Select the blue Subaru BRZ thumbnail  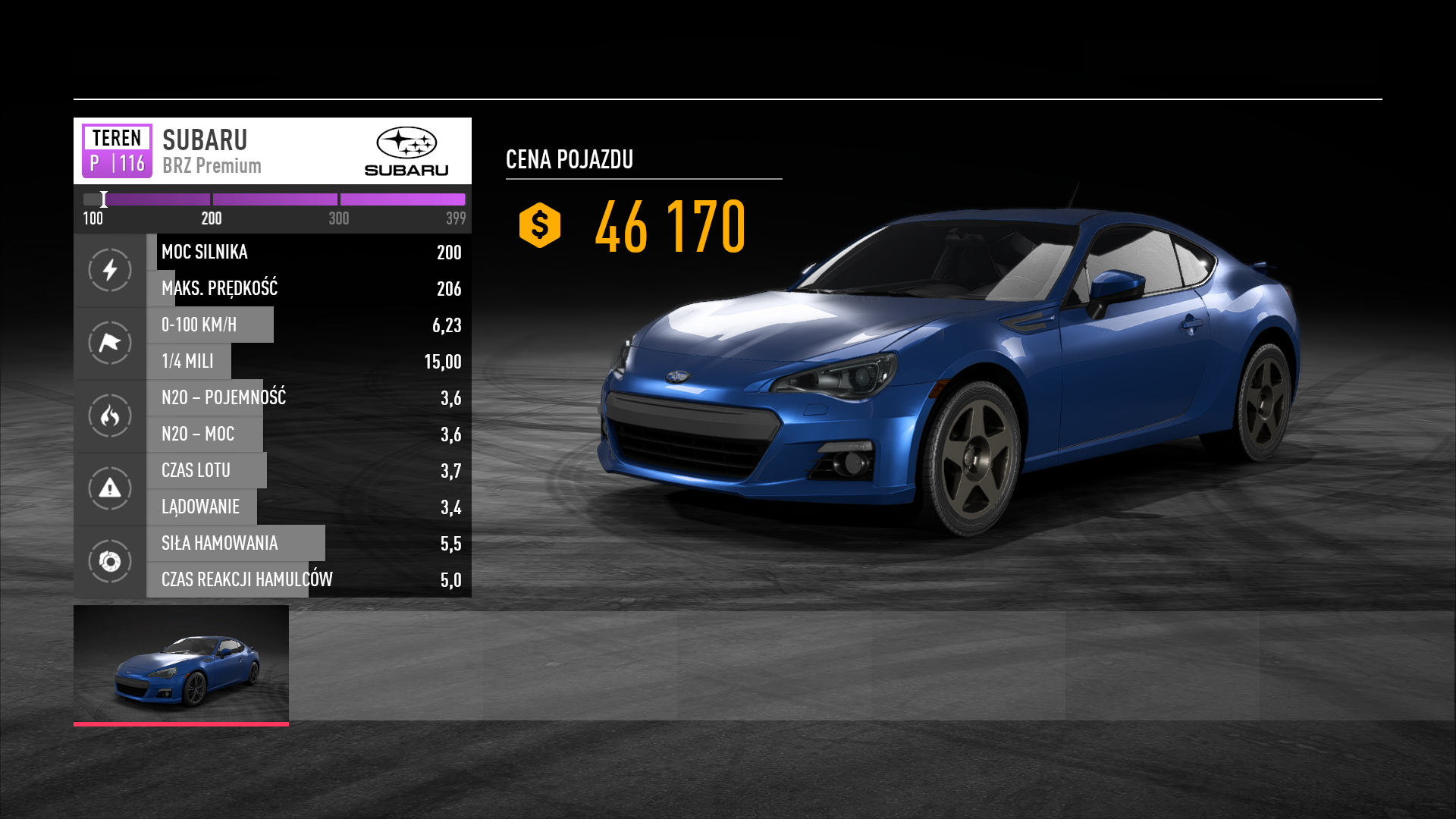pyautogui.click(x=181, y=664)
